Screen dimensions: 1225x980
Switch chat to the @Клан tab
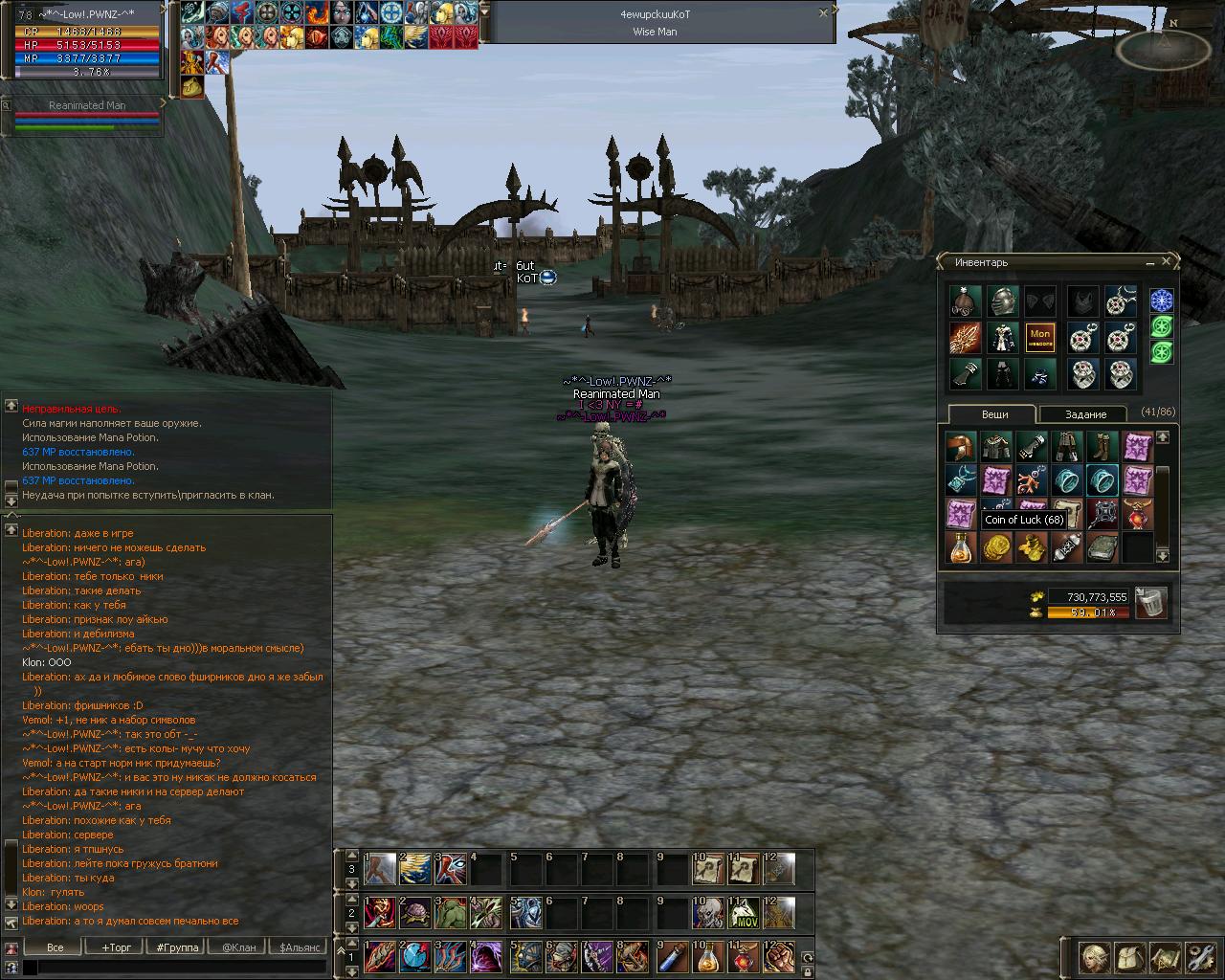(x=238, y=947)
